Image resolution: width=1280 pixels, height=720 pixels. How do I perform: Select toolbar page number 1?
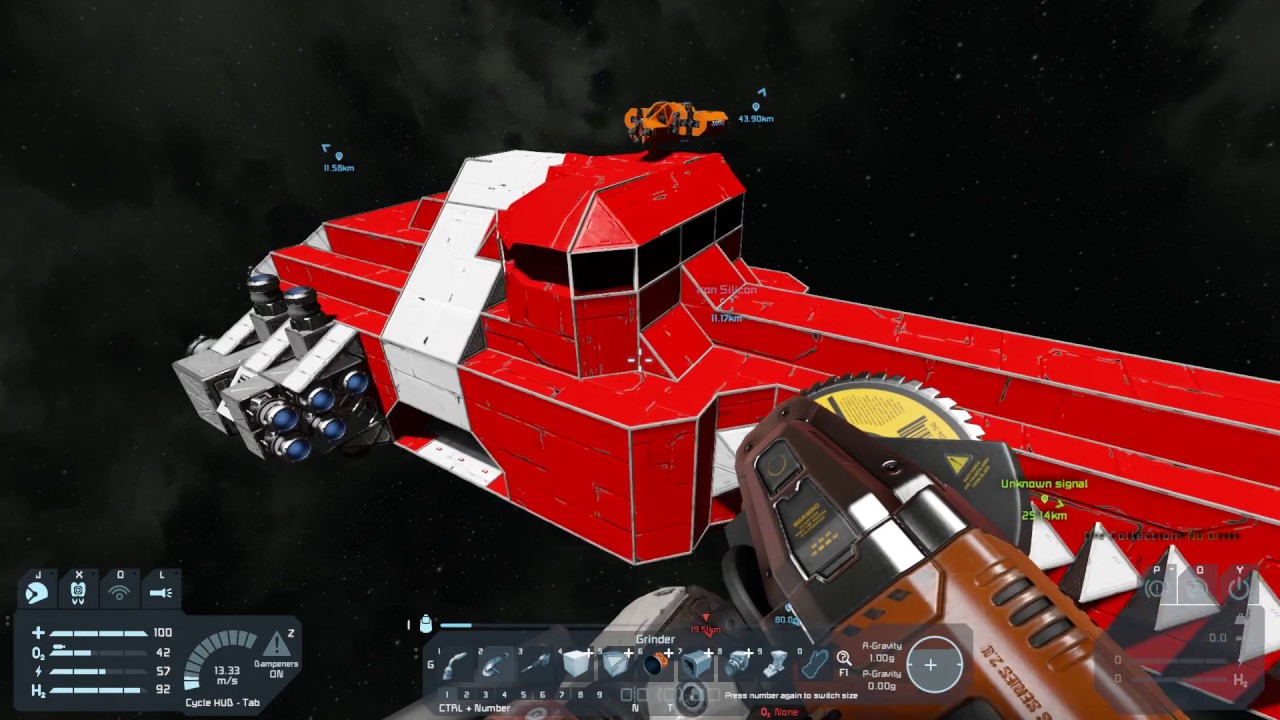coord(447,694)
